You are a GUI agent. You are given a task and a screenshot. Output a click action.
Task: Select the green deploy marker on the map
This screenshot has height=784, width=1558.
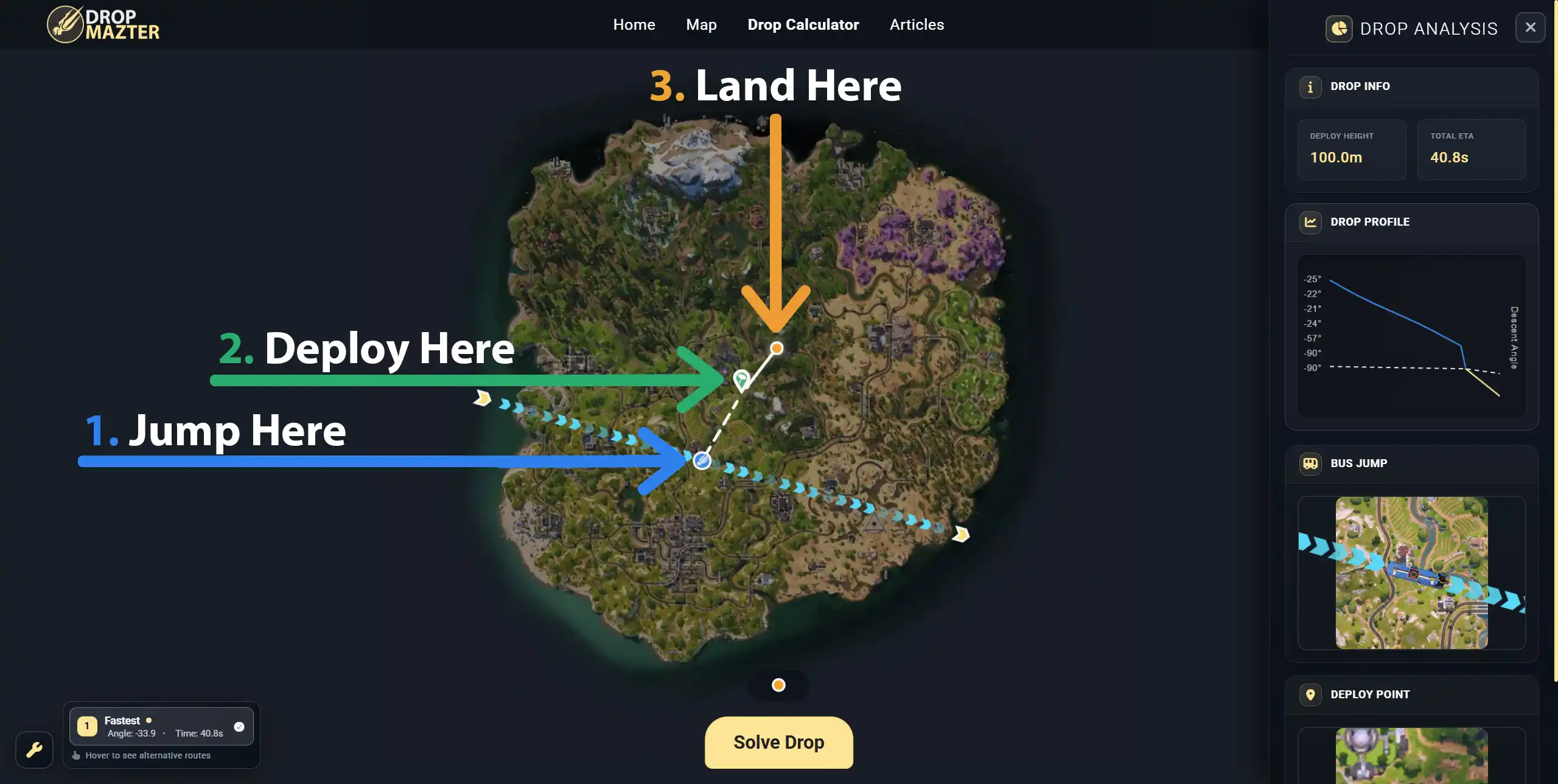tap(740, 379)
